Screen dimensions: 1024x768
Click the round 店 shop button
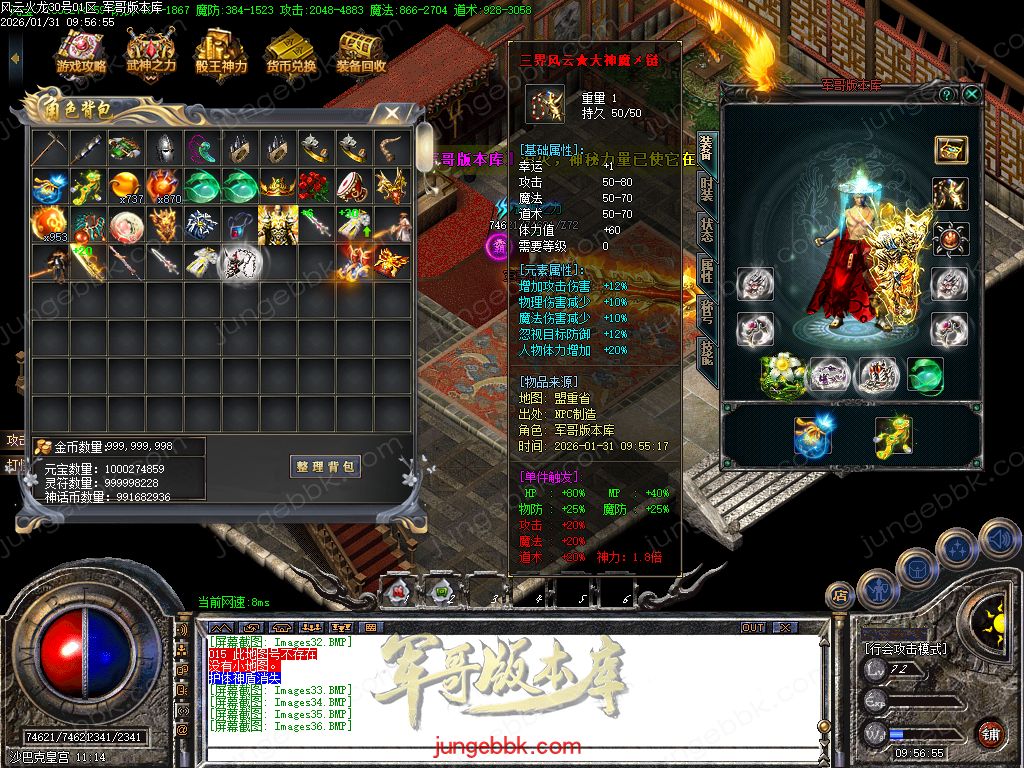839,596
